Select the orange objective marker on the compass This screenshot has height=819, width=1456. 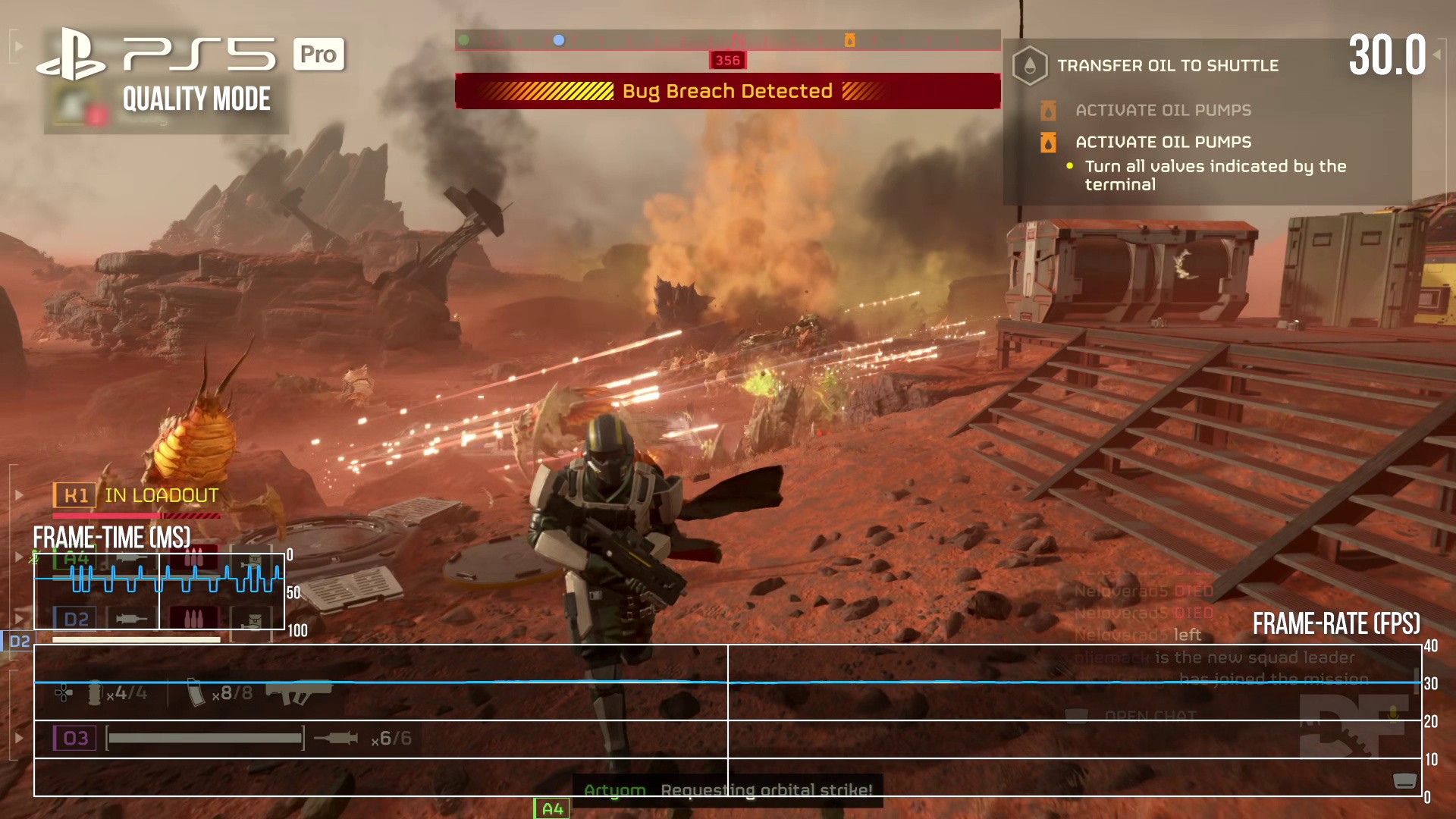(849, 40)
